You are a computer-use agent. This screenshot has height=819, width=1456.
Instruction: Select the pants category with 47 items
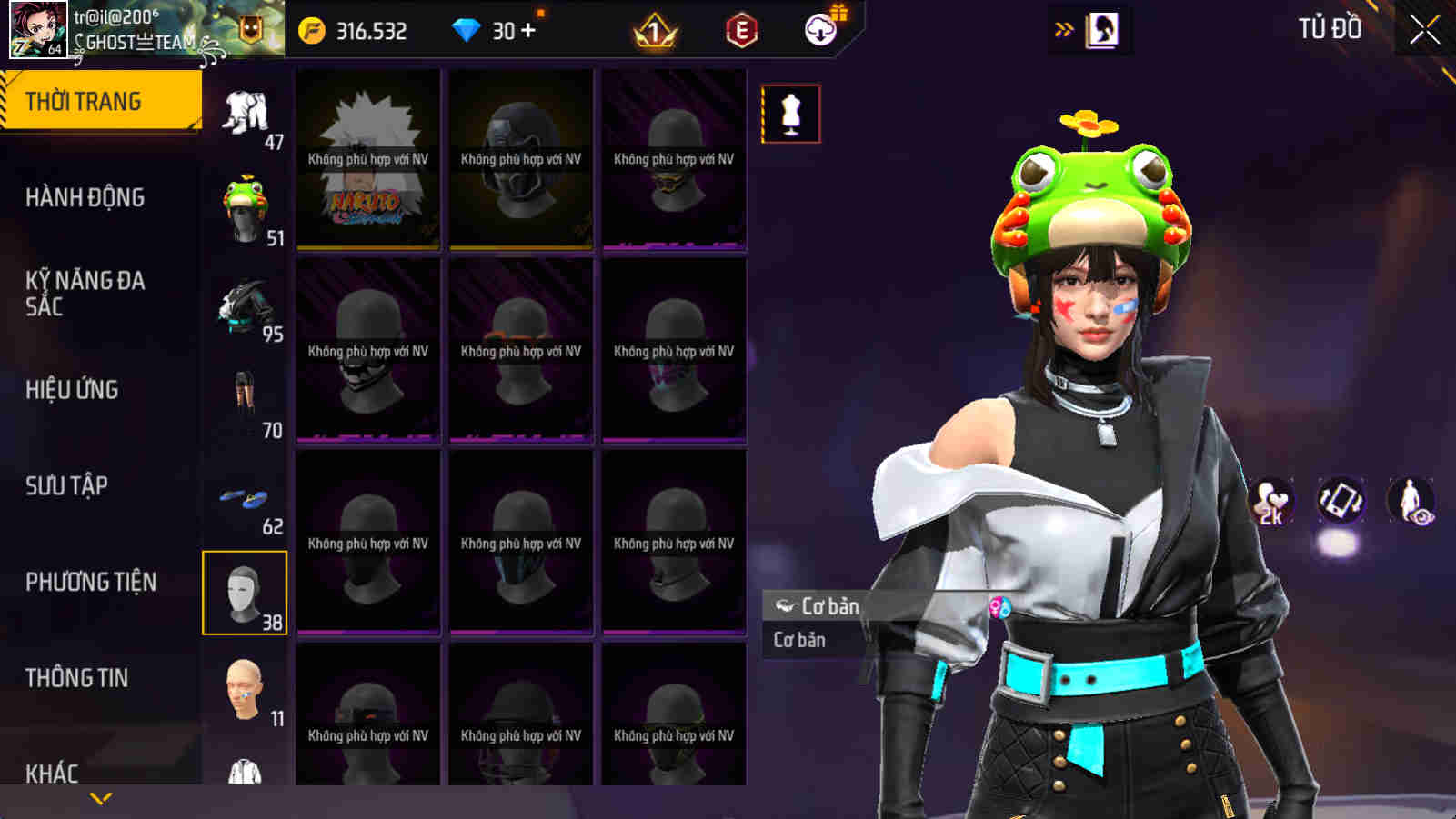[244, 109]
